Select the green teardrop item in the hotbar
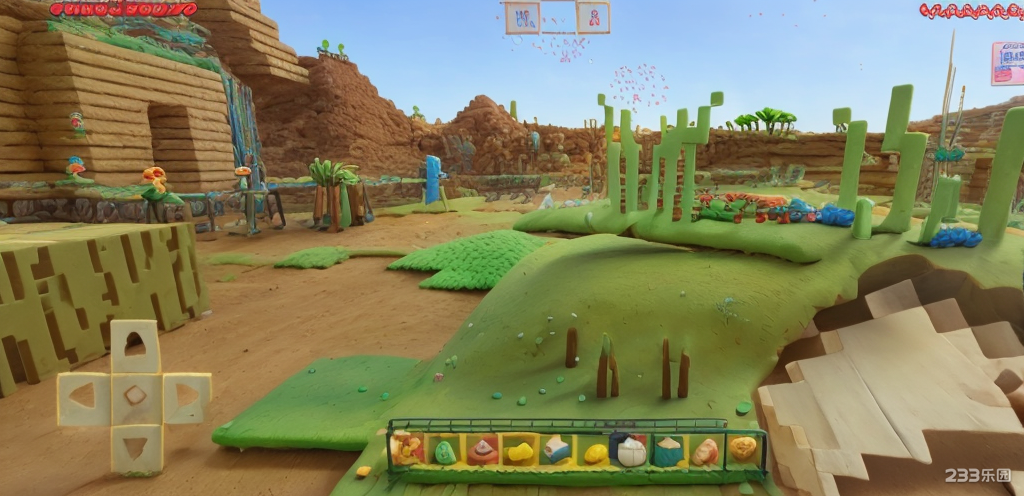The height and width of the screenshot is (496, 1024). 445,452
